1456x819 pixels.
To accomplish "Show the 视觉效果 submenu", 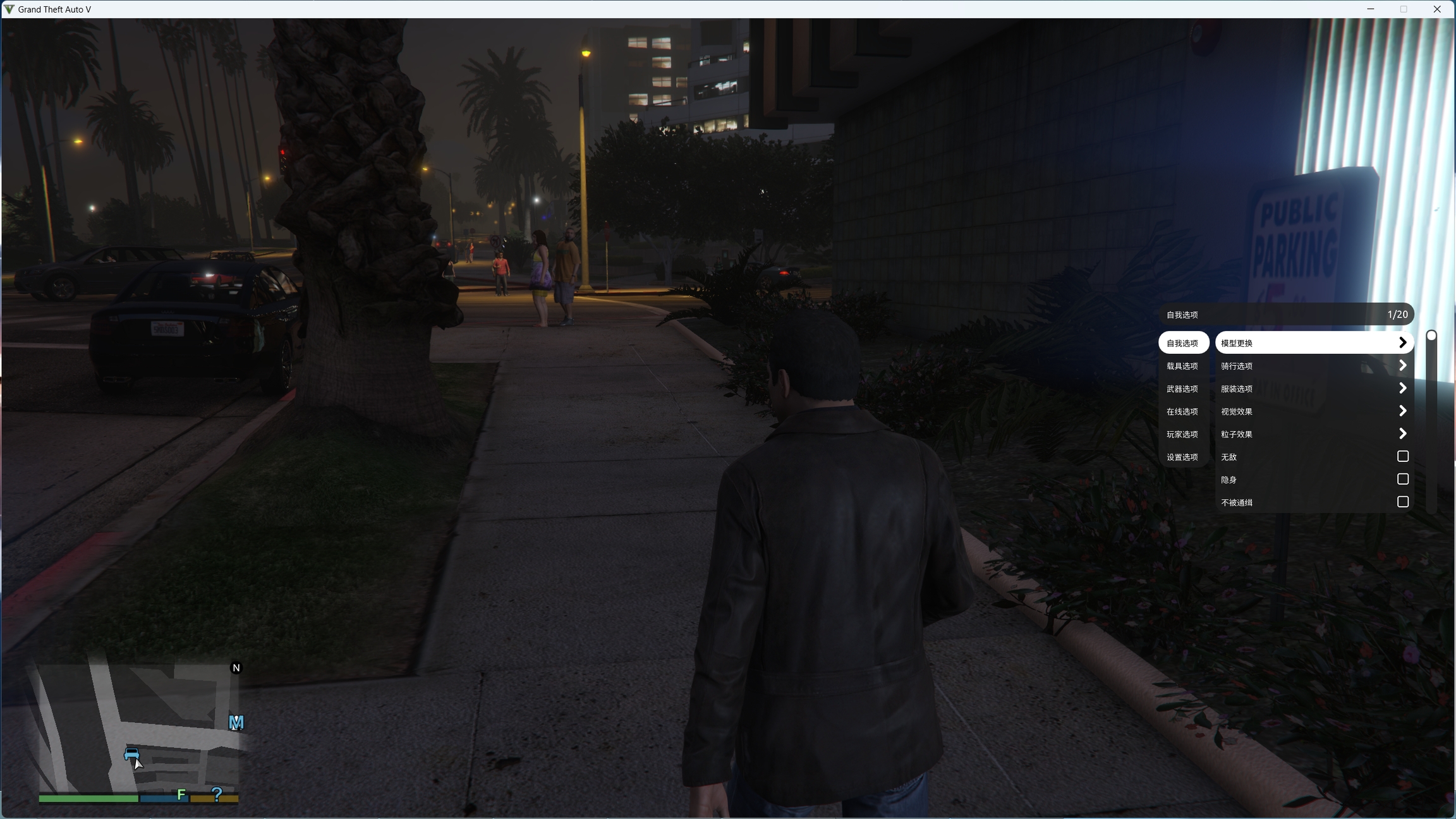I will click(1313, 411).
